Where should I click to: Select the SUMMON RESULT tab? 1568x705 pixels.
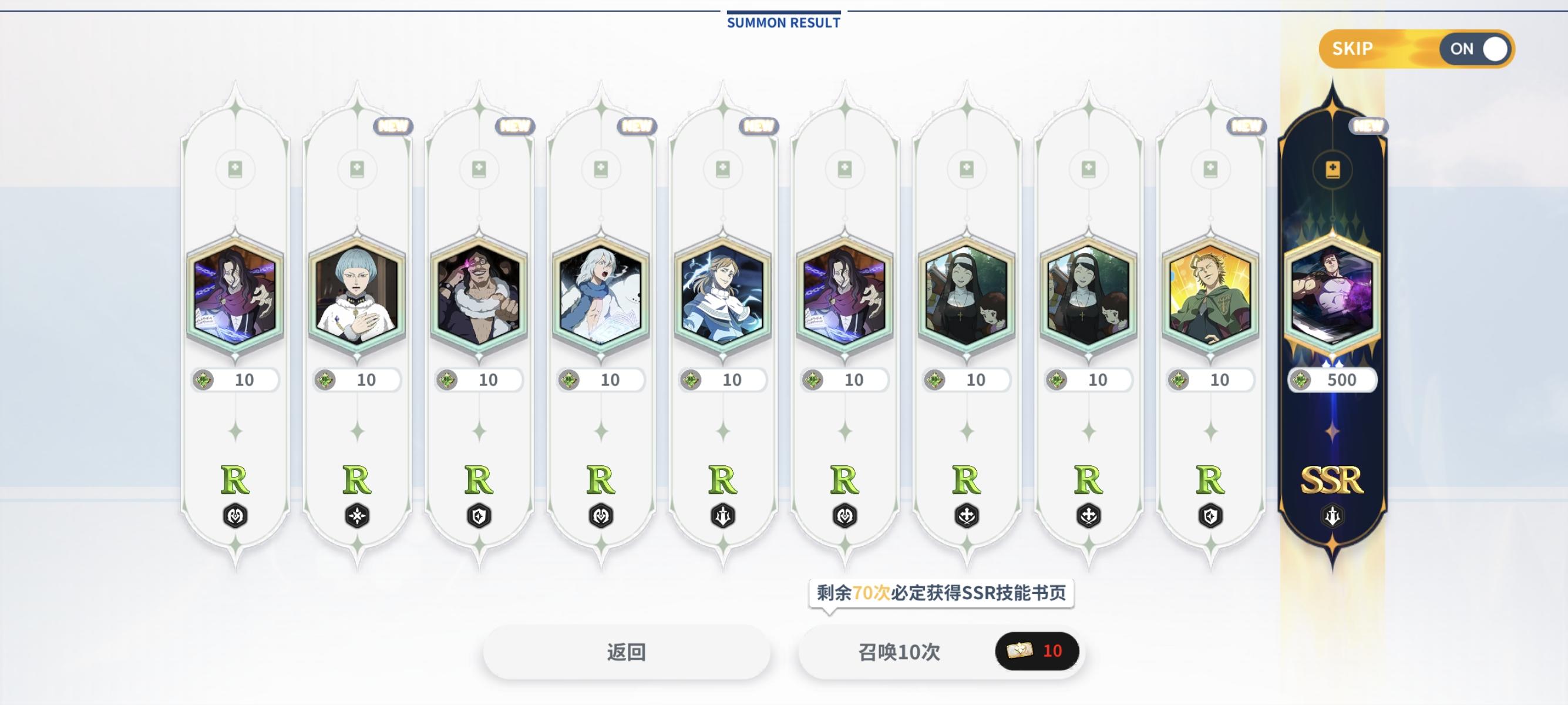point(783,23)
